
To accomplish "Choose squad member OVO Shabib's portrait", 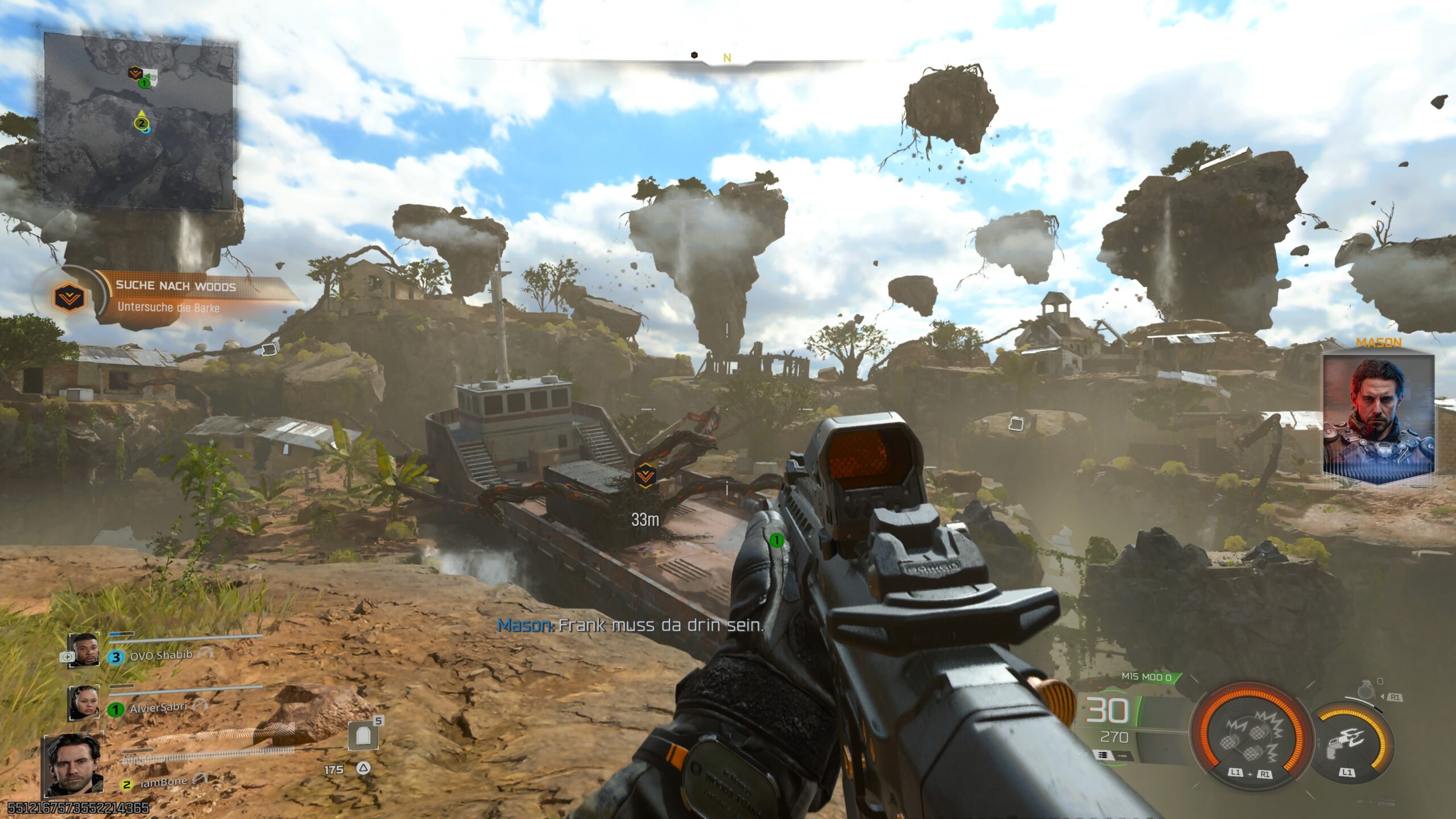I will (x=84, y=650).
